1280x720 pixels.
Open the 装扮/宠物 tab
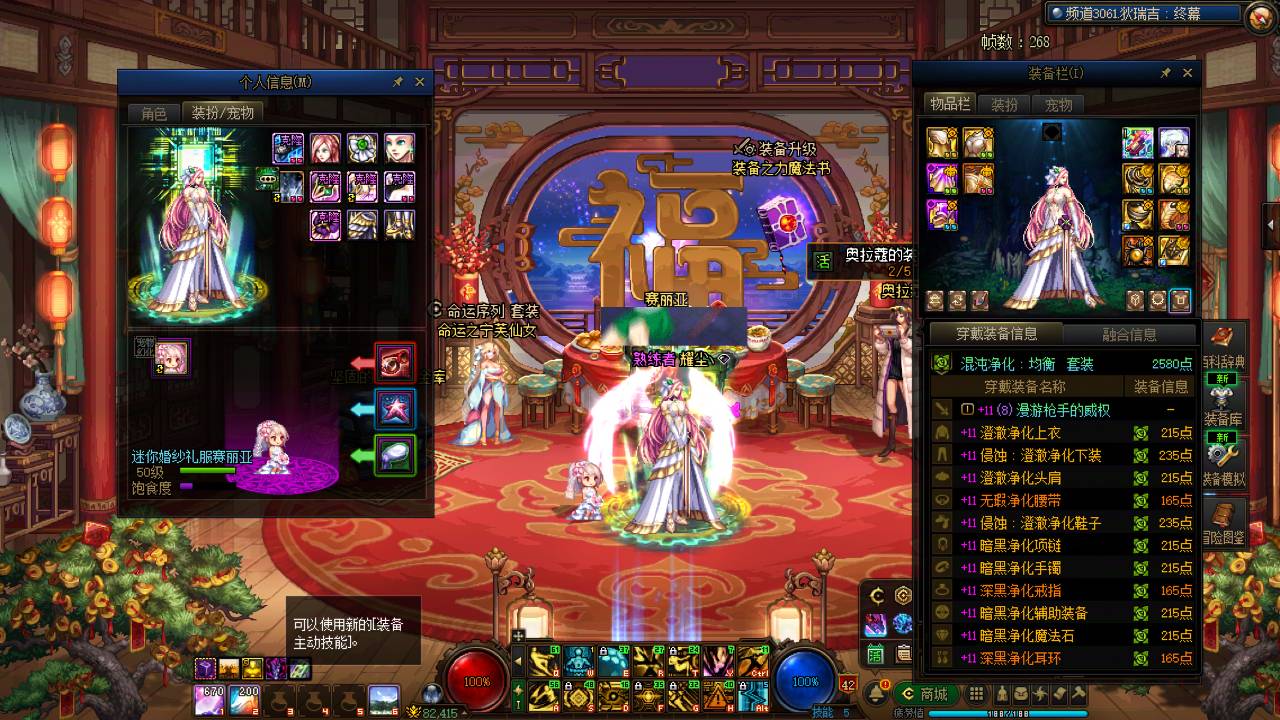click(223, 113)
